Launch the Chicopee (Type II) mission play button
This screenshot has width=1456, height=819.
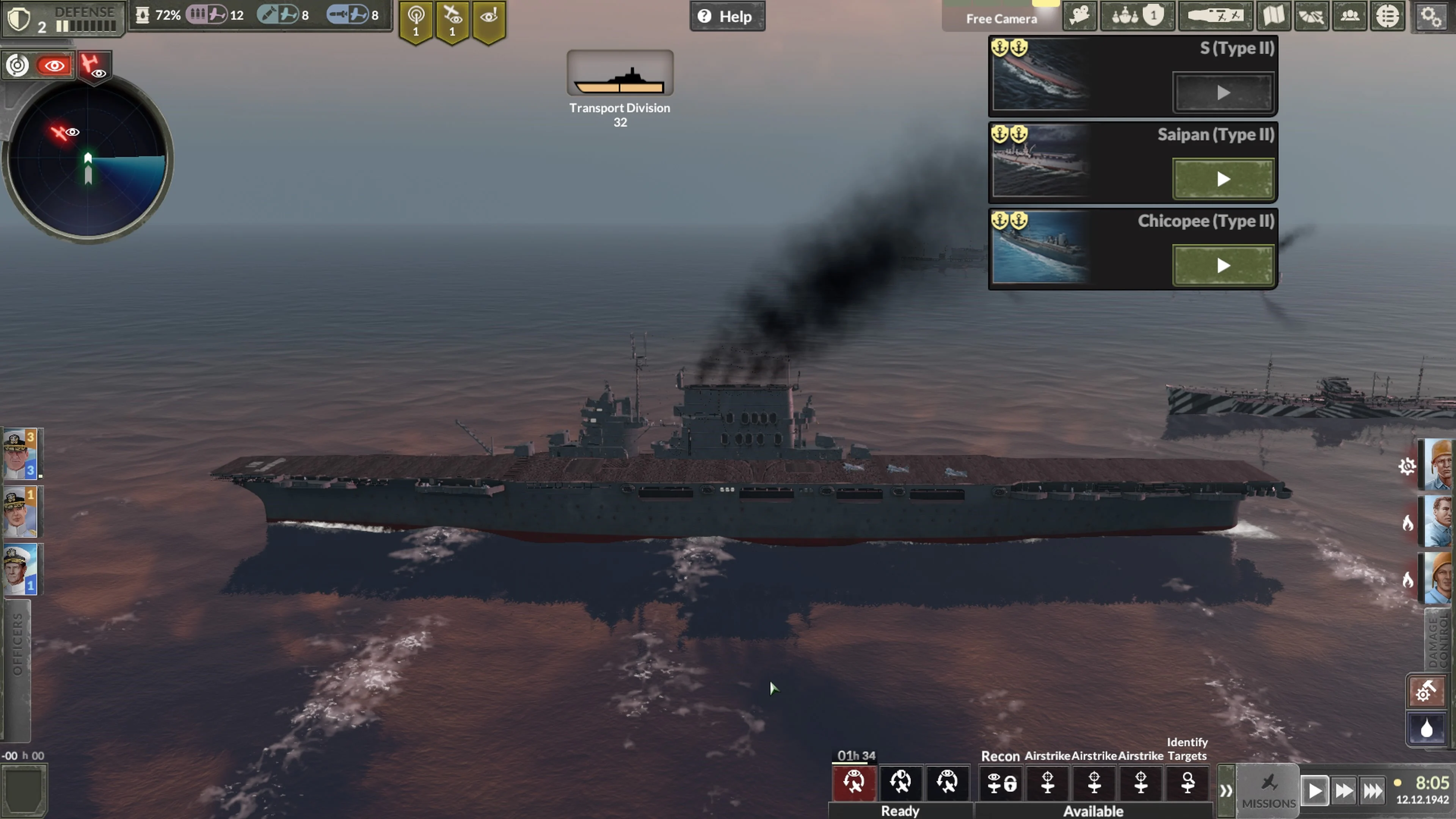point(1223,266)
